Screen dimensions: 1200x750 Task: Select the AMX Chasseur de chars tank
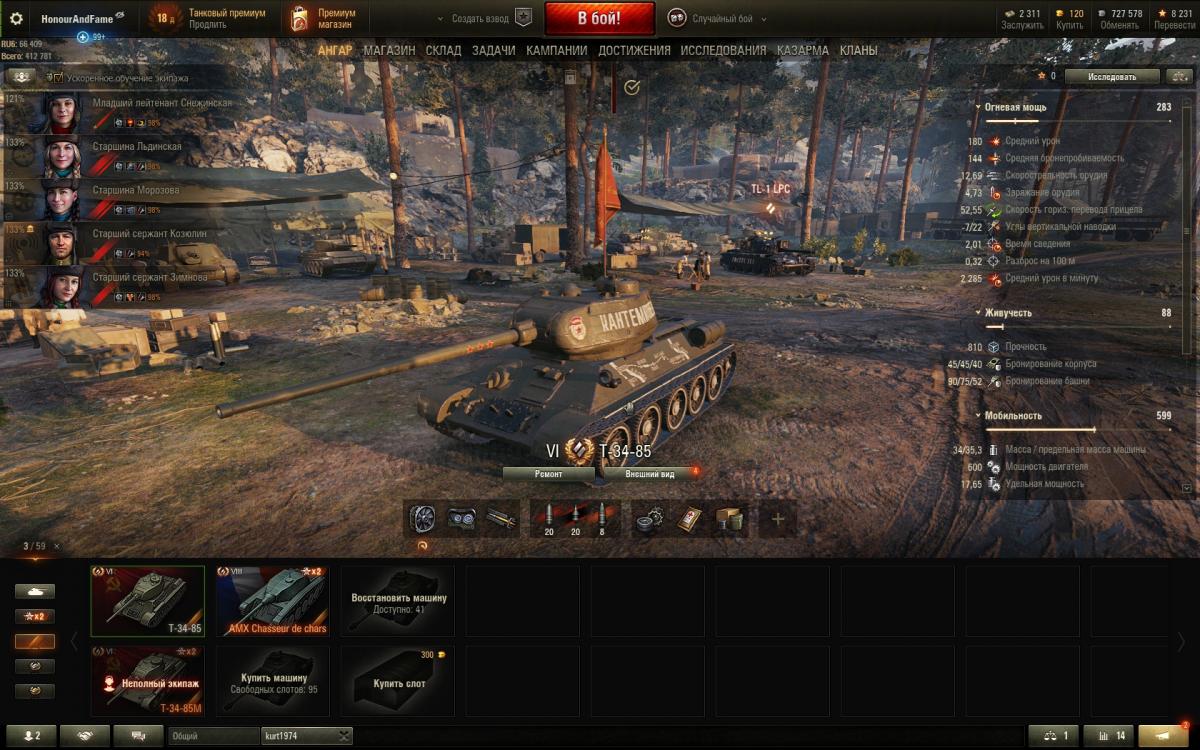(x=273, y=601)
